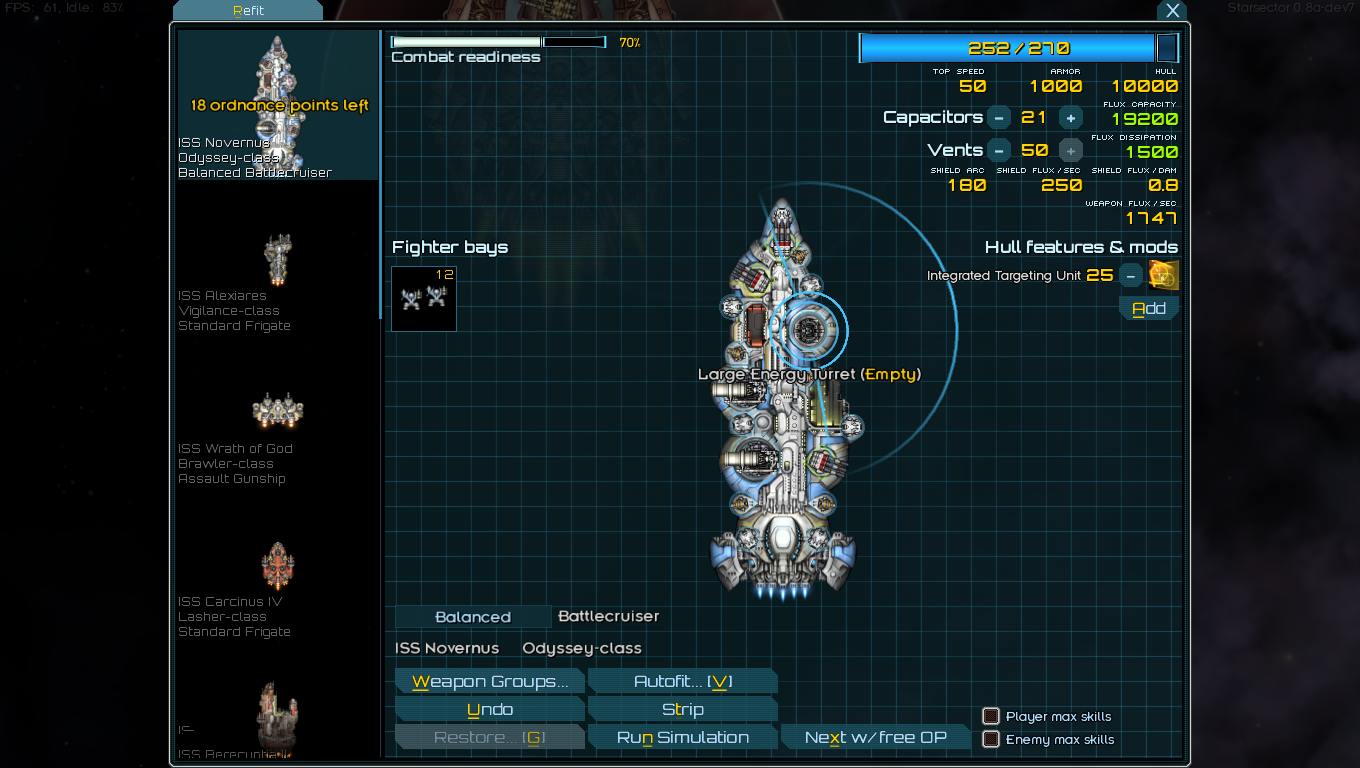
Task: Remove the Integrated Targeting Unit mod
Action: click(x=1130, y=275)
